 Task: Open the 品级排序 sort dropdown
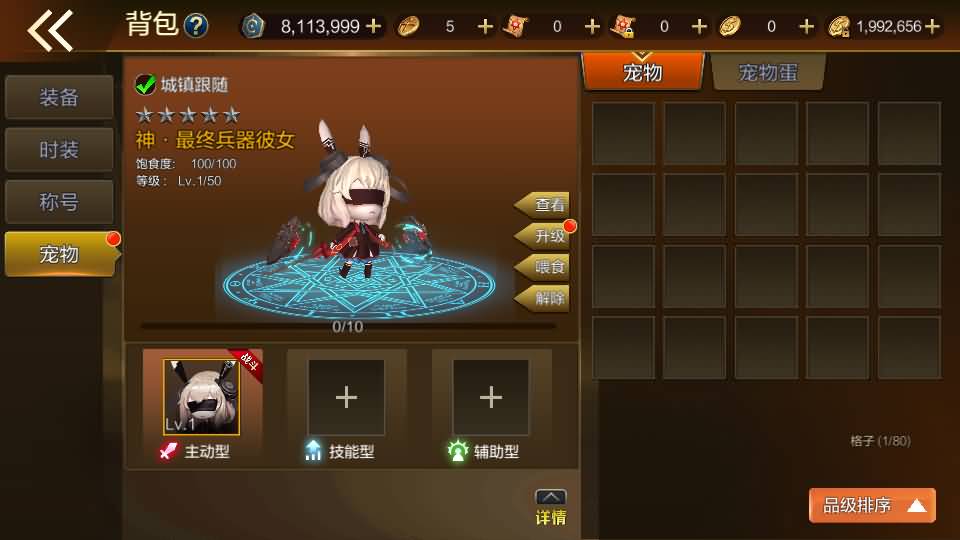(872, 506)
